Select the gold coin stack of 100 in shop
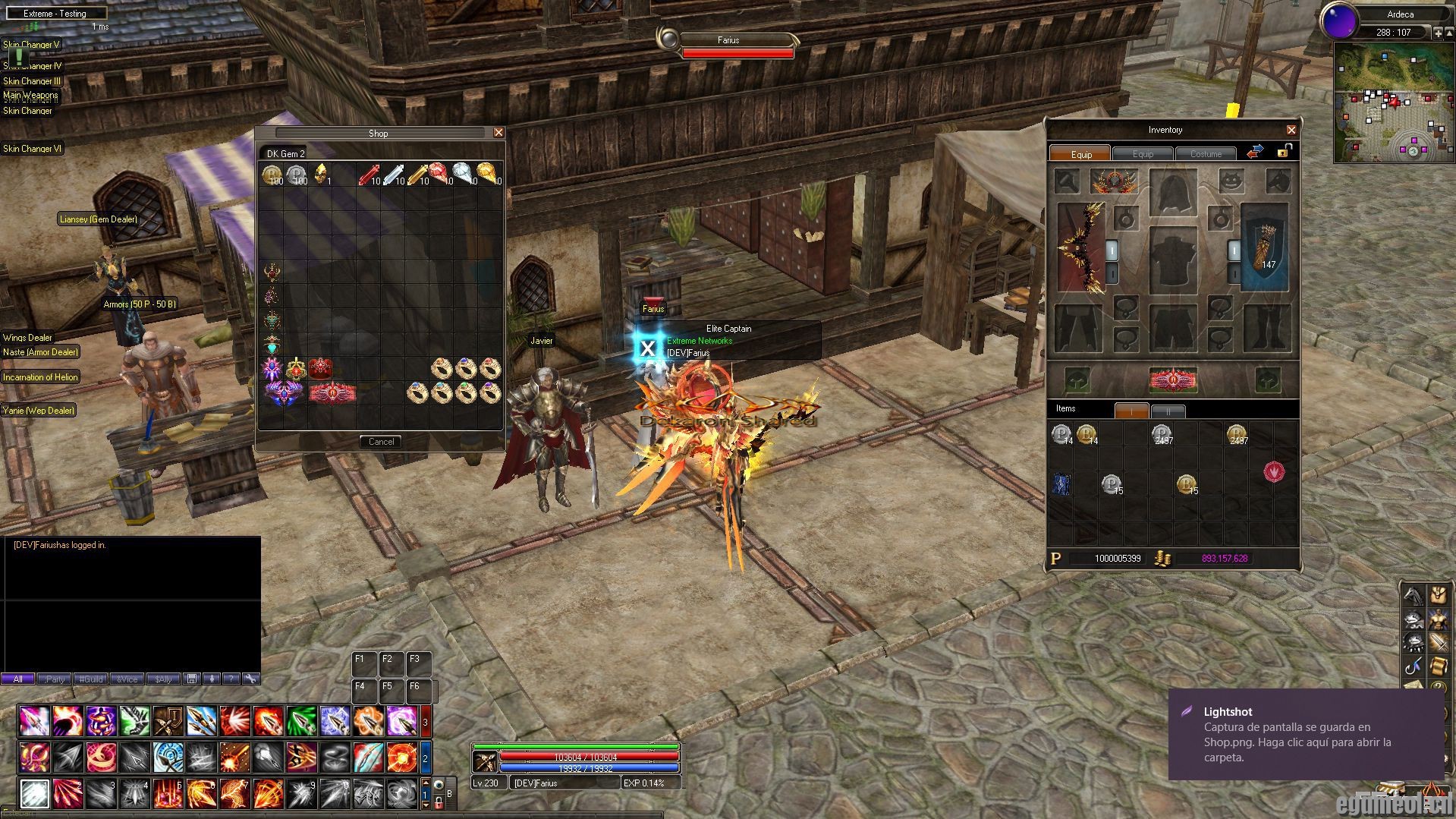This screenshot has height=819, width=1456. click(x=272, y=176)
